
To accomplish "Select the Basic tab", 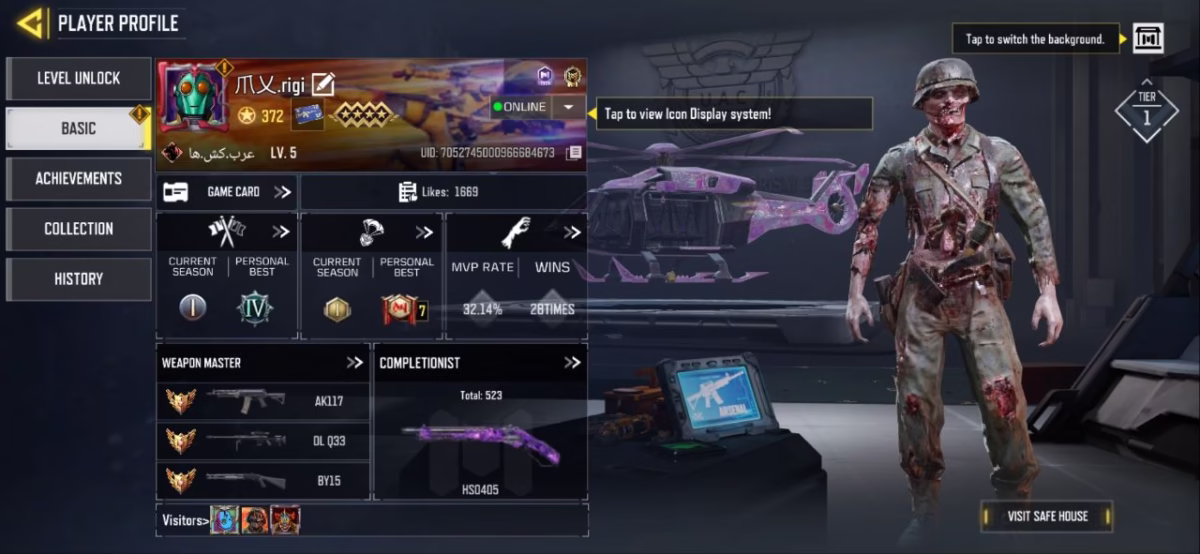I will (x=79, y=128).
